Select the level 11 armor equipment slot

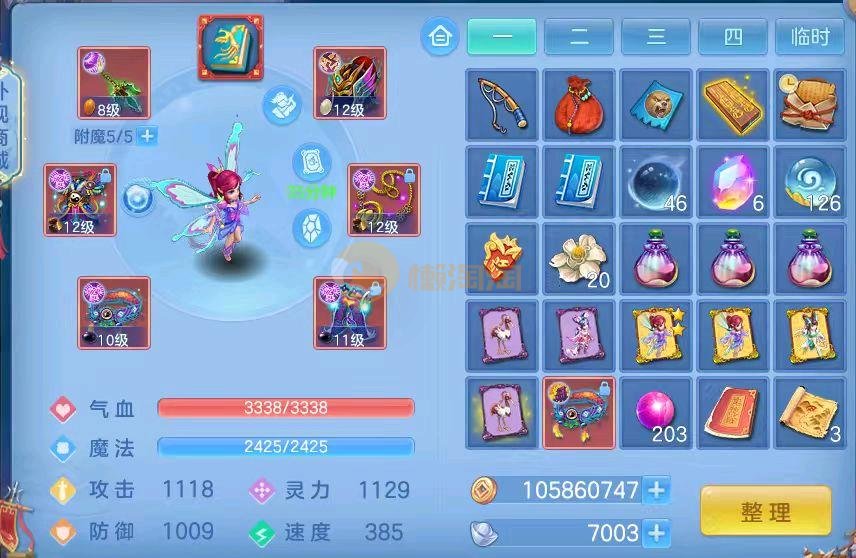[349, 313]
